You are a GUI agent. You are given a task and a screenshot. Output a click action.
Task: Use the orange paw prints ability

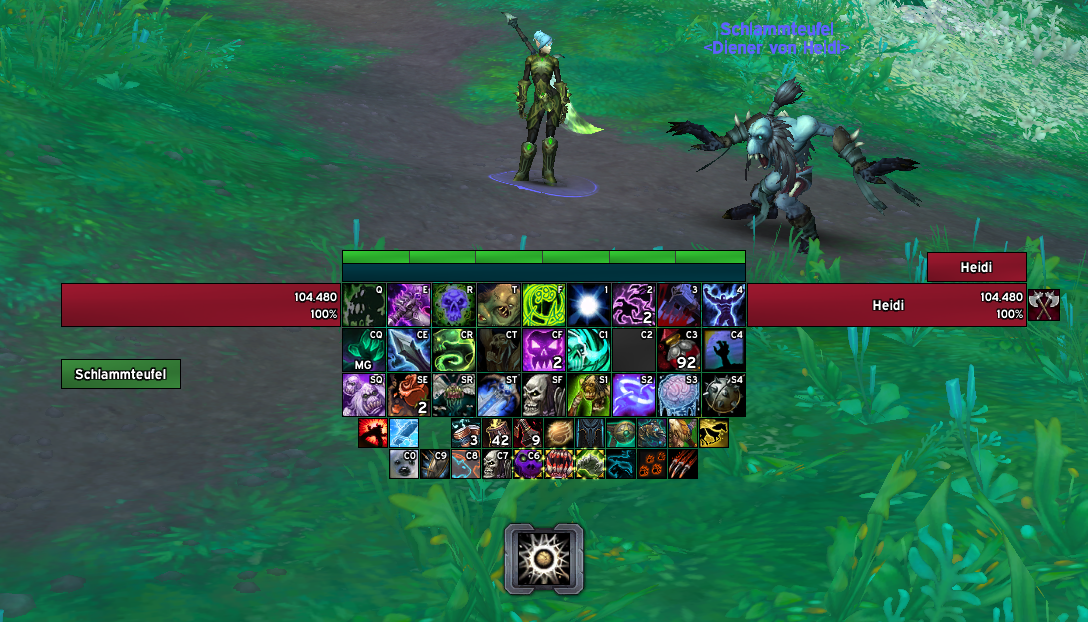[x=652, y=464]
